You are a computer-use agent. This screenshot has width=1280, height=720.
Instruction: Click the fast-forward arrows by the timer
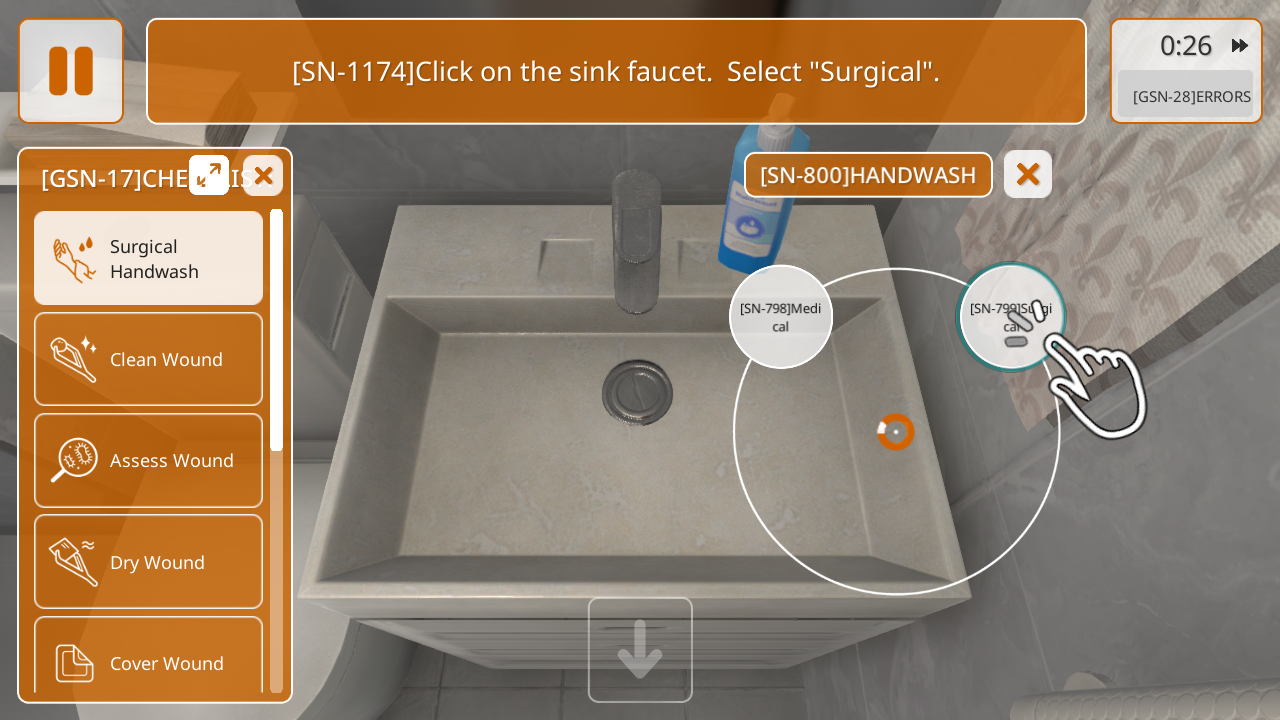[x=1240, y=45]
